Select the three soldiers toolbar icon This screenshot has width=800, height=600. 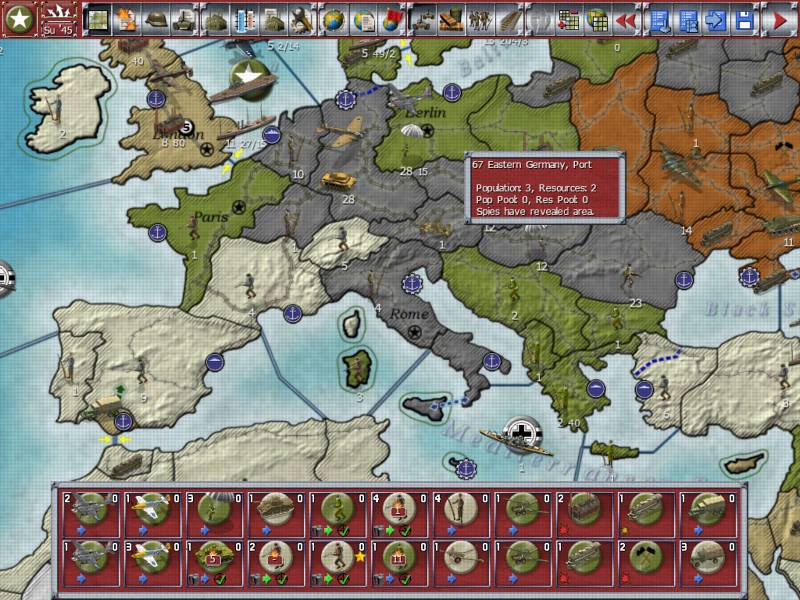coord(481,19)
